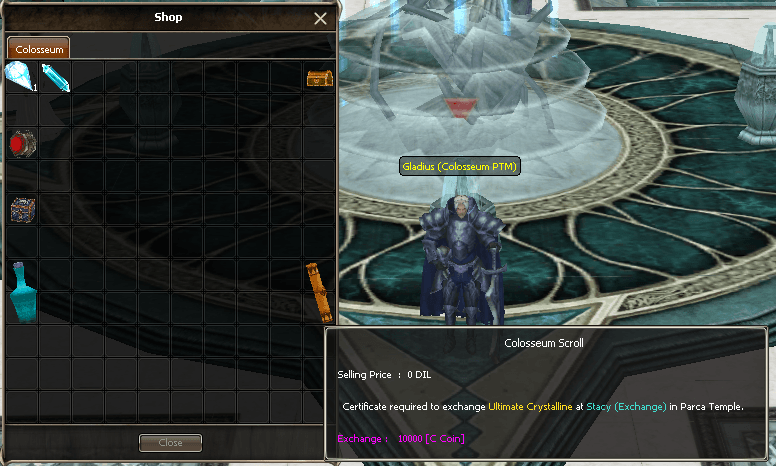Switch to the Colosseum shop tab
This screenshot has width=776, height=466.
tap(39, 49)
